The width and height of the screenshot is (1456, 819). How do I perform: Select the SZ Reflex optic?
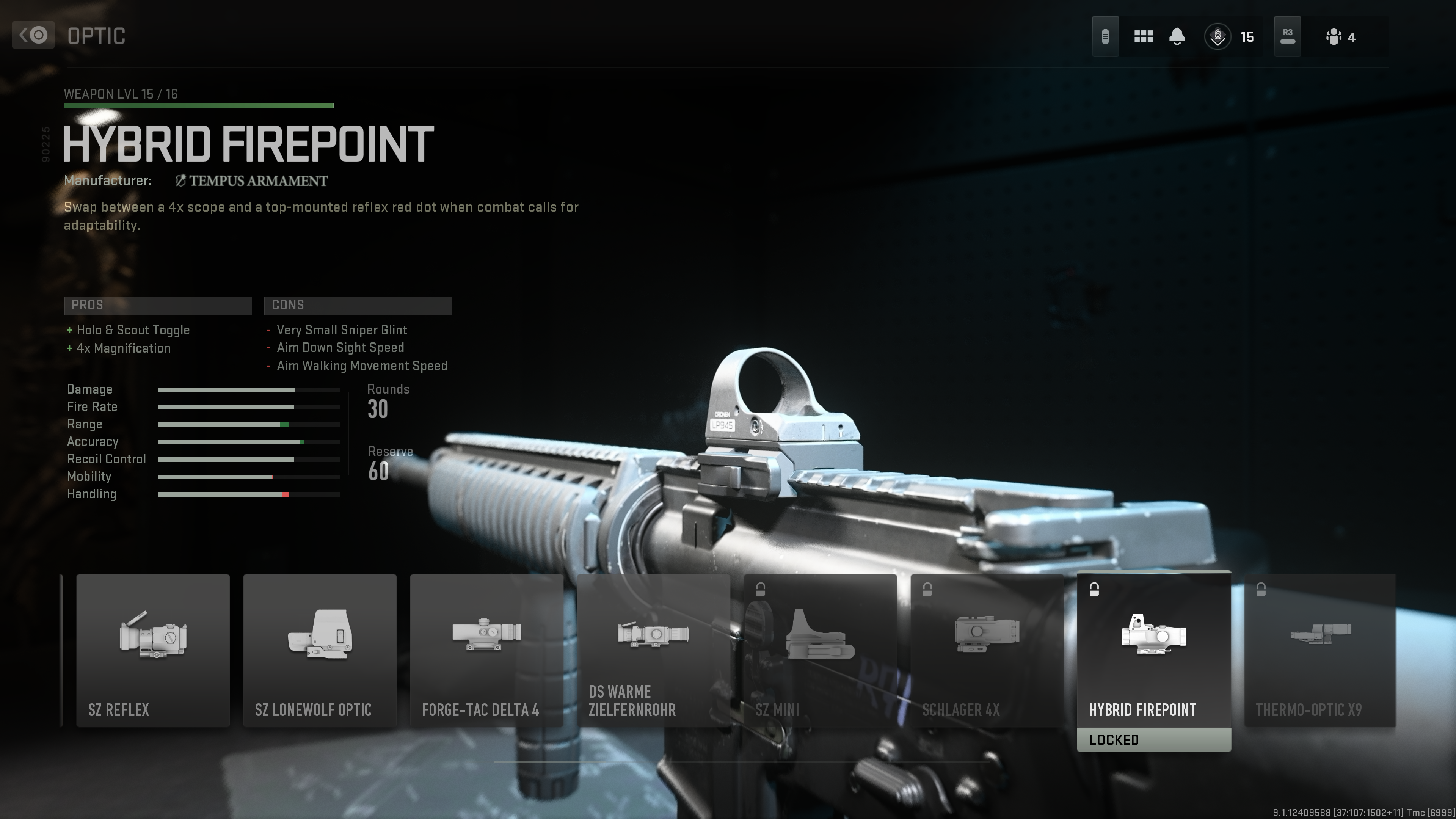[x=152, y=650]
